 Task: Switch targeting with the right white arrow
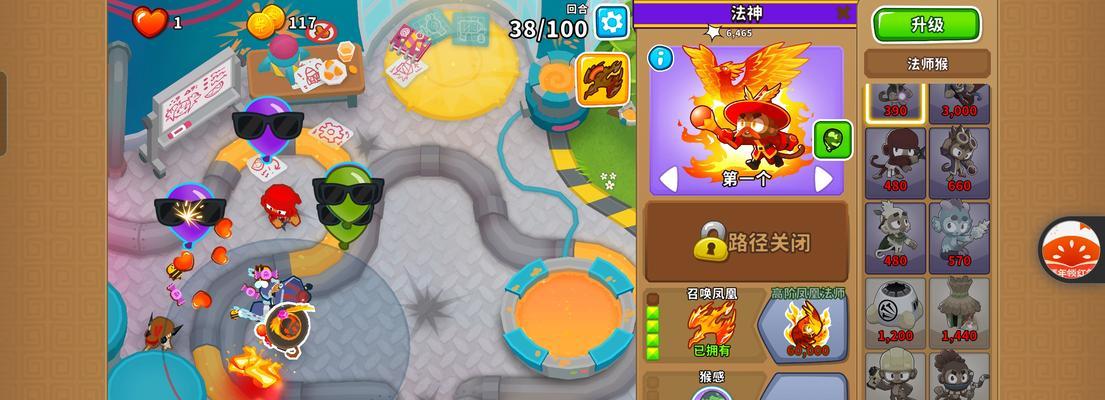[x=824, y=179]
